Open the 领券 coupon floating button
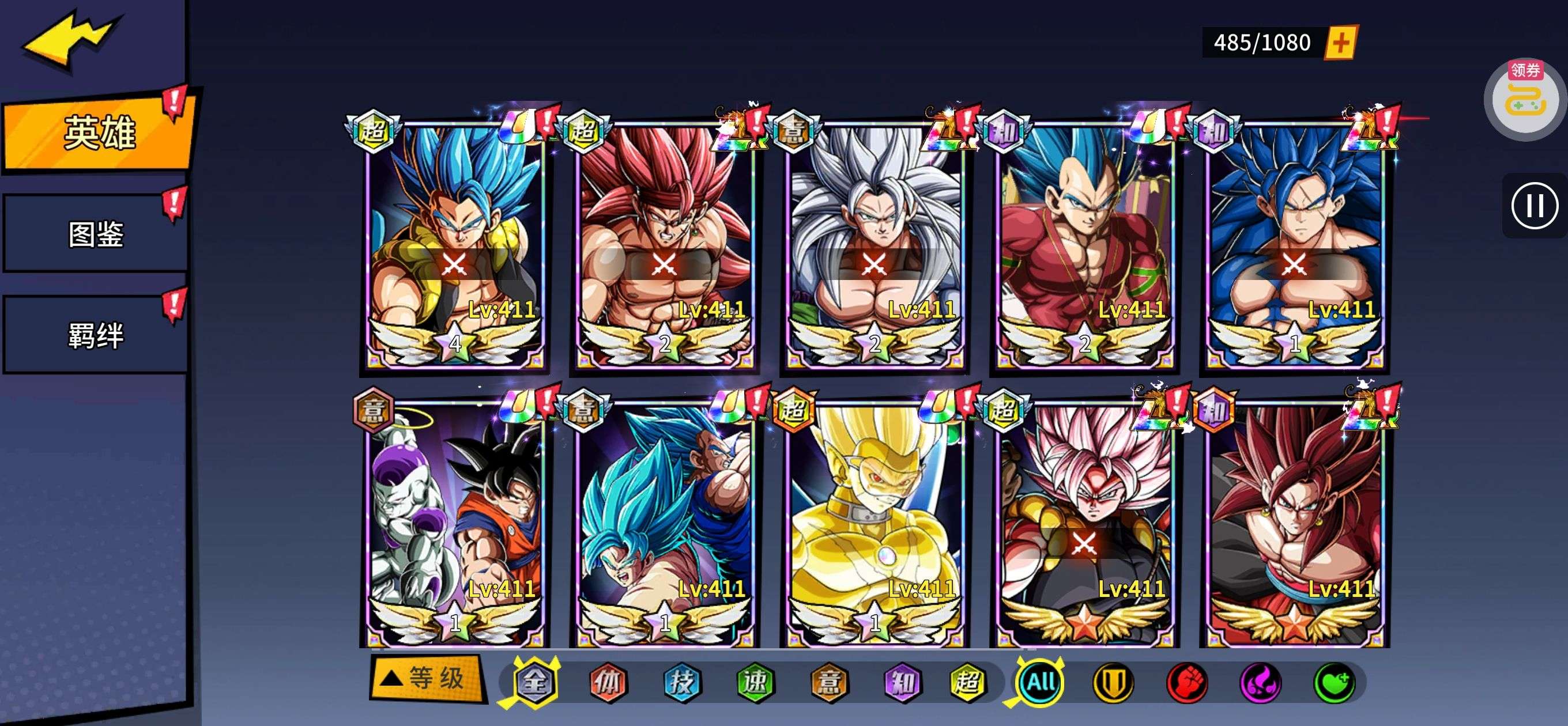The width and height of the screenshot is (1568, 726). [1525, 99]
